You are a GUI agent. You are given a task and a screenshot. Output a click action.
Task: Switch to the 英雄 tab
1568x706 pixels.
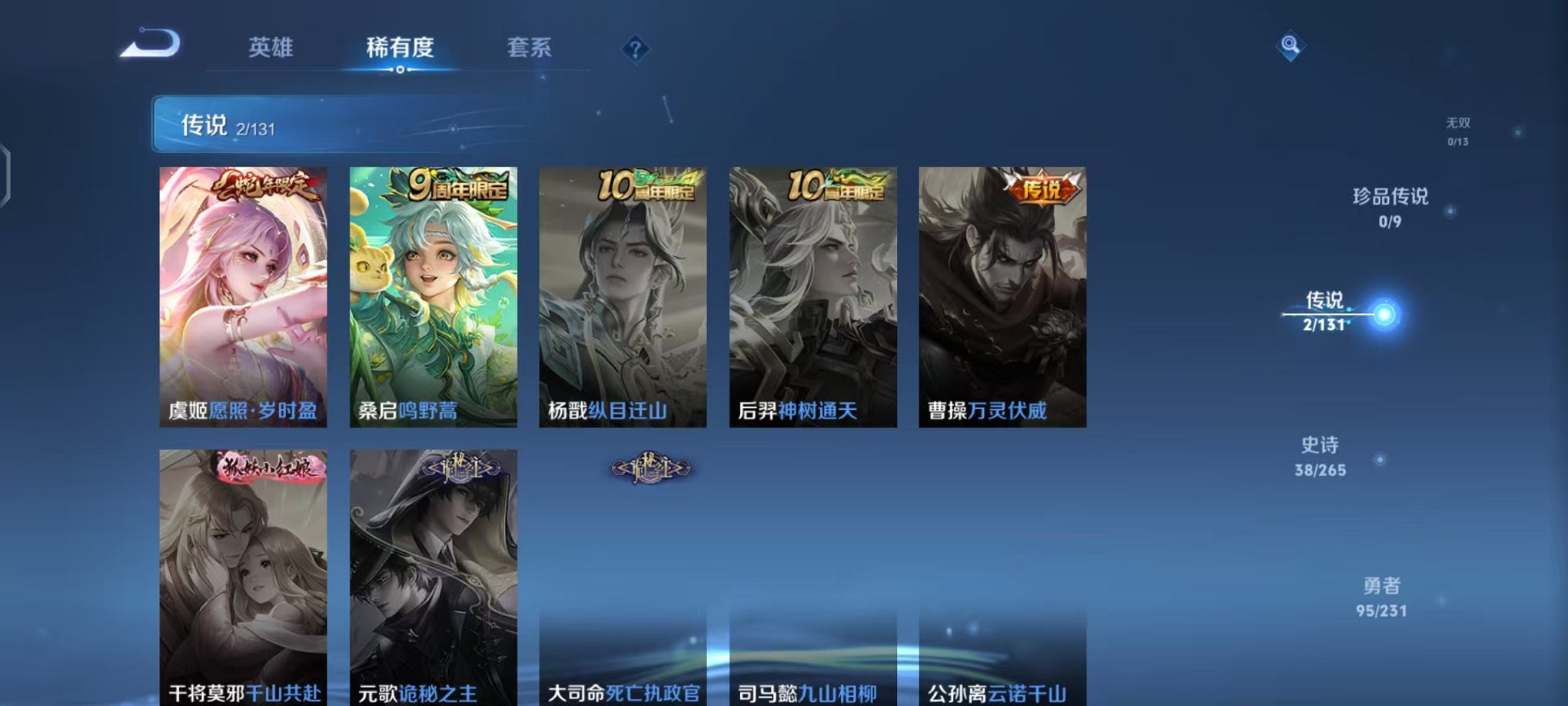pyautogui.click(x=269, y=48)
